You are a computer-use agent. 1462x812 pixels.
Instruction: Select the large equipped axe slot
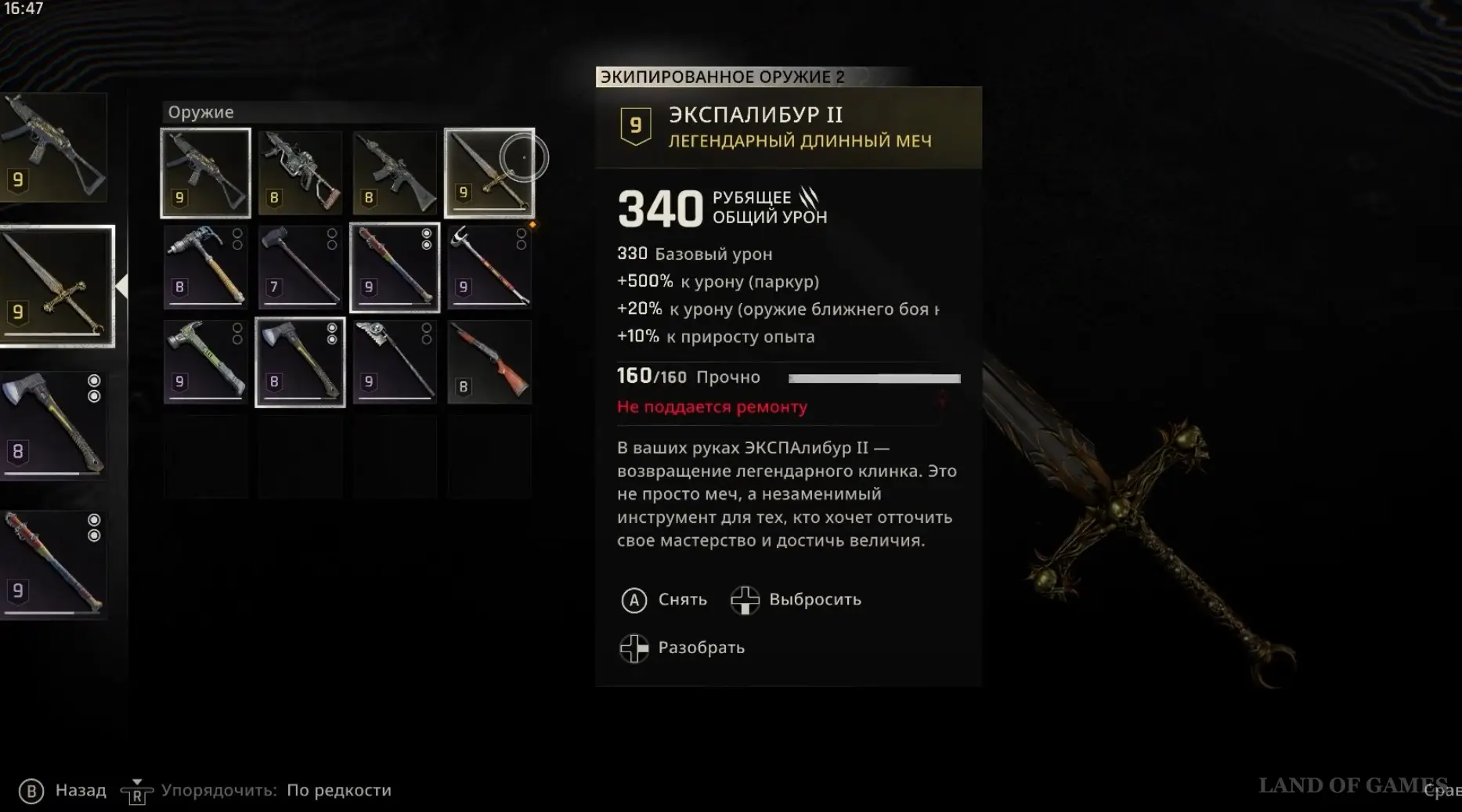pos(53,425)
